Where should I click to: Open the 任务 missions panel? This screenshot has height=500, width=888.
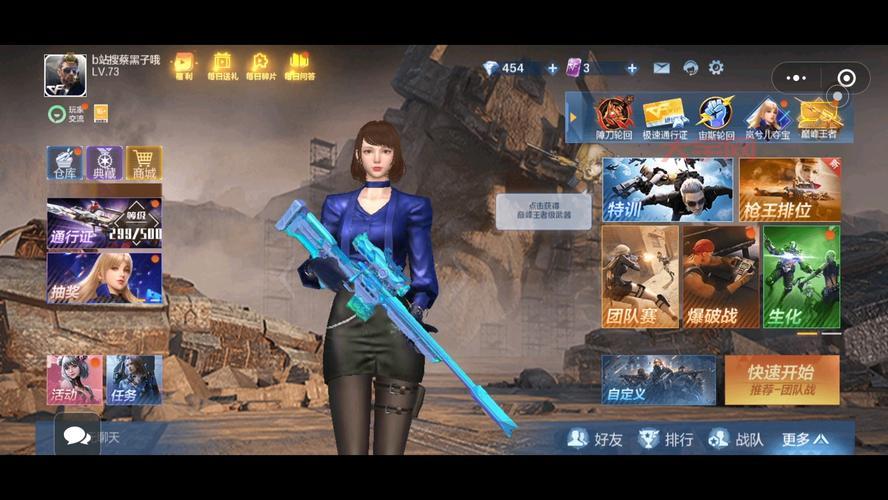[134, 380]
